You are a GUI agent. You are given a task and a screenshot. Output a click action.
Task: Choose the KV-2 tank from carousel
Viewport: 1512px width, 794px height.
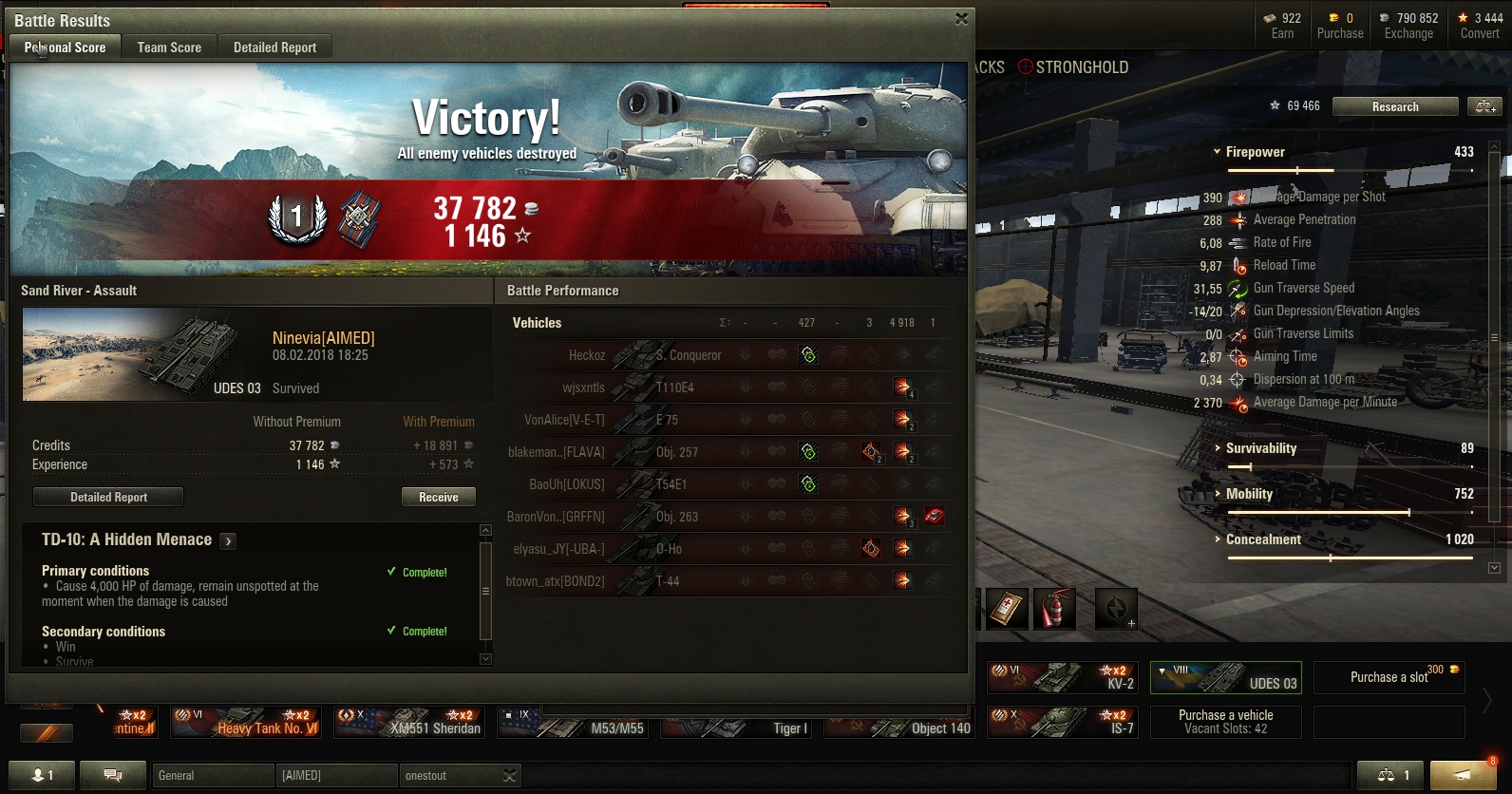click(1063, 678)
